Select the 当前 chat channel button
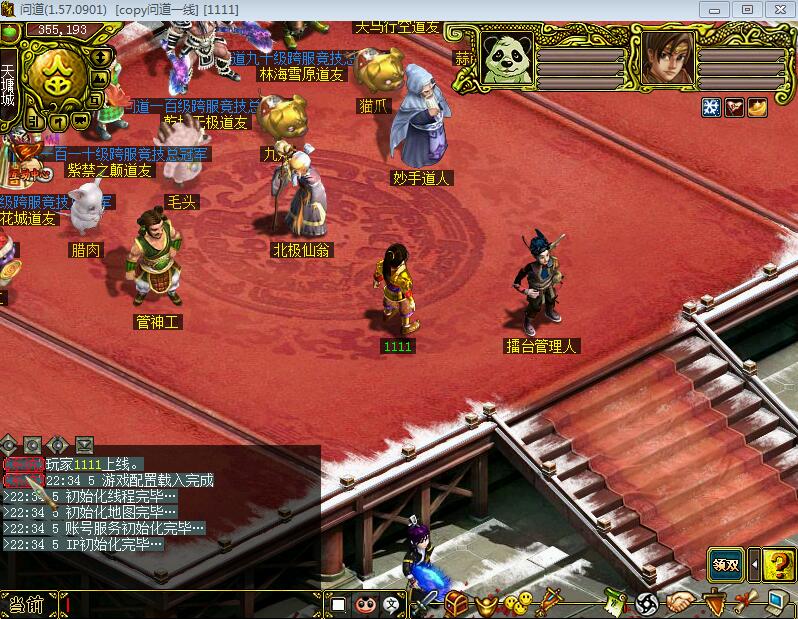The height and width of the screenshot is (619, 798). pyautogui.click(x=27, y=605)
